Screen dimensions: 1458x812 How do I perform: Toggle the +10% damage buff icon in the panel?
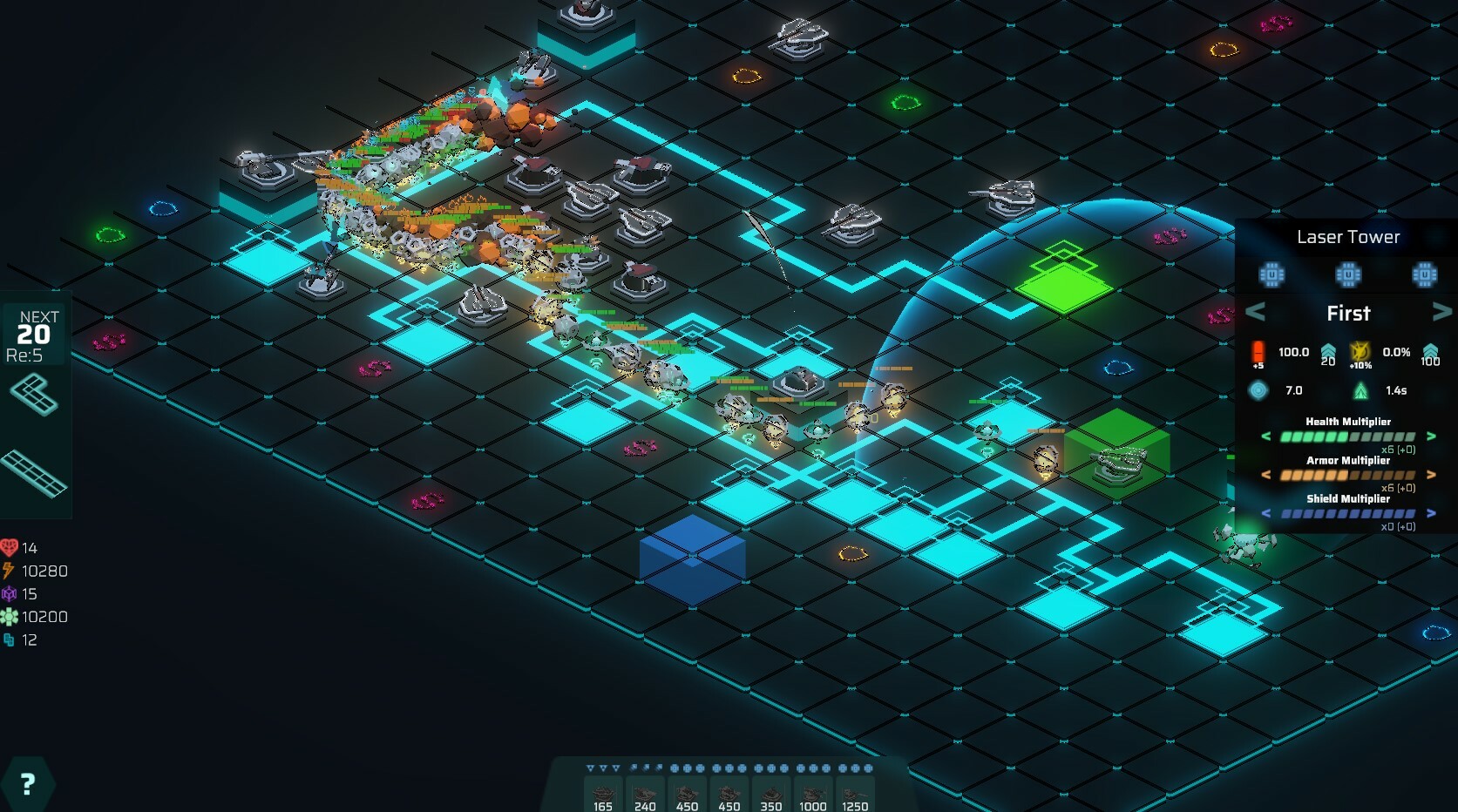[1360, 353]
